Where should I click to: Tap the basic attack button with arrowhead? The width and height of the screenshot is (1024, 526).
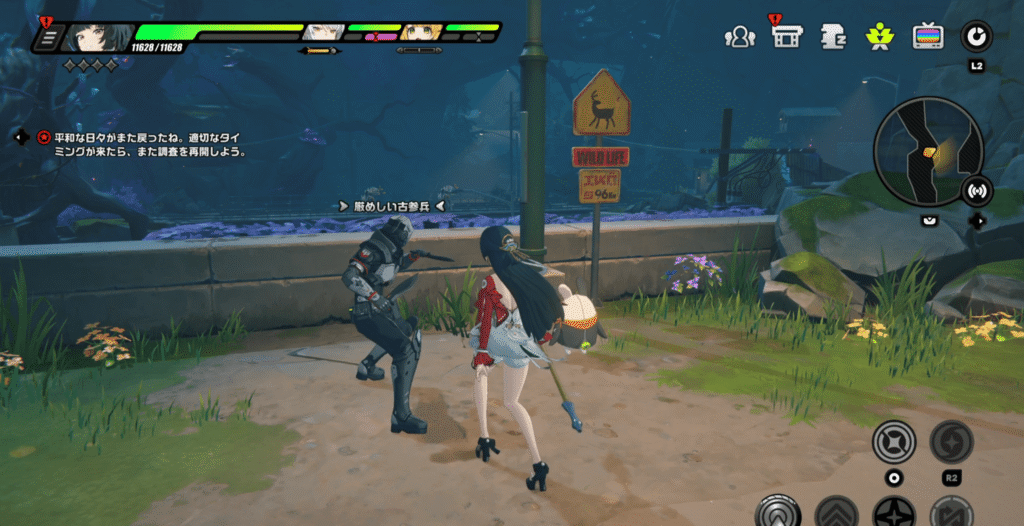tap(778, 513)
